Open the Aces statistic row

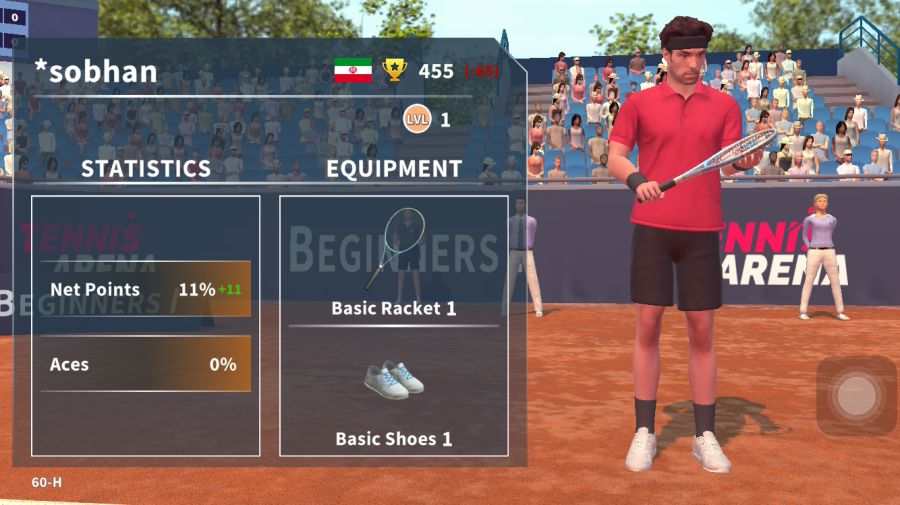pos(145,364)
